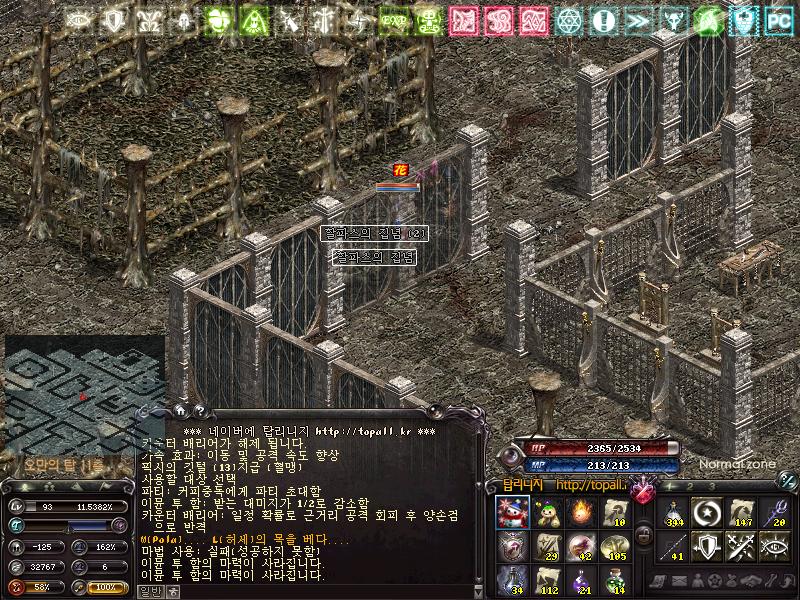800x600 pixels.
Task: Drink the purple potion with count 21
Action: coord(582,579)
